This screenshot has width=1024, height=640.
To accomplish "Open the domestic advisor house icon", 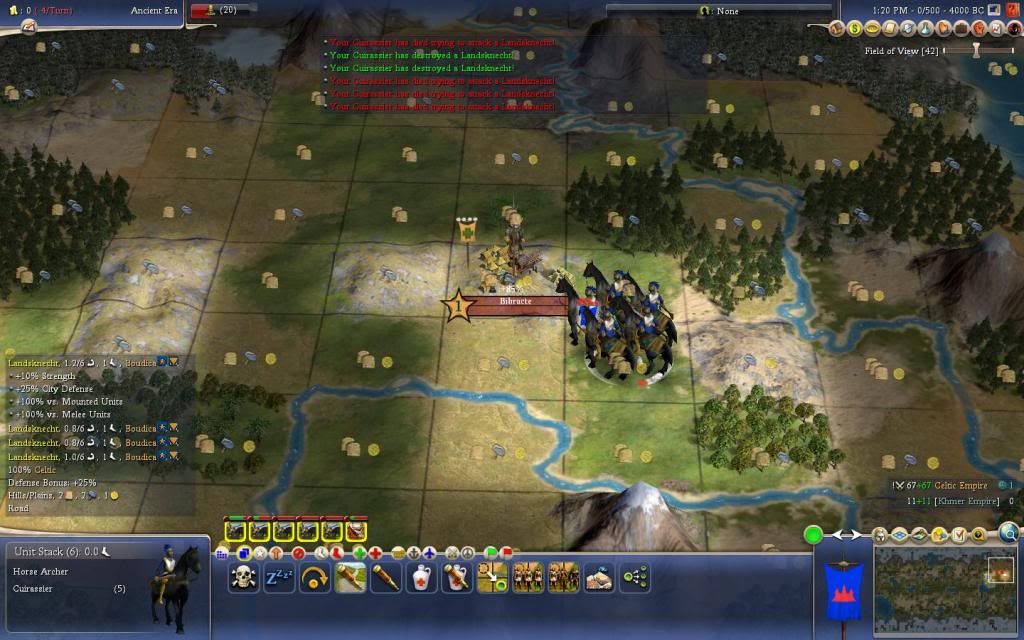I will (838, 29).
